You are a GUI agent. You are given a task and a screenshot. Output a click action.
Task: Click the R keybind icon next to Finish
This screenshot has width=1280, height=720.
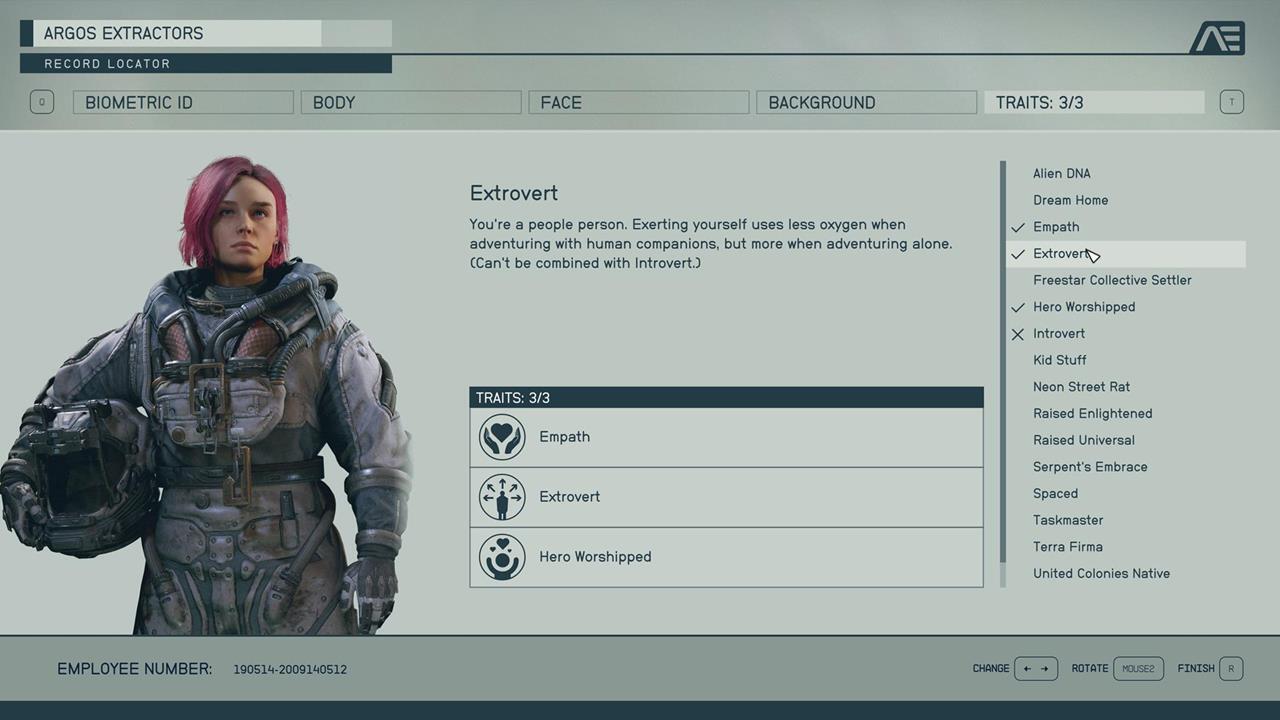click(1231, 668)
